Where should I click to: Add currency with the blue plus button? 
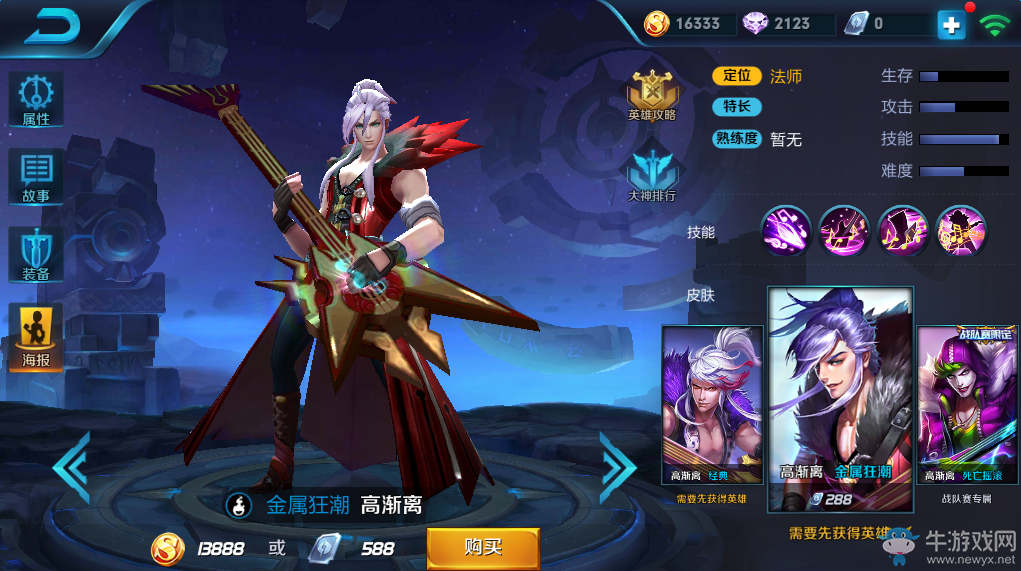point(951,25)
